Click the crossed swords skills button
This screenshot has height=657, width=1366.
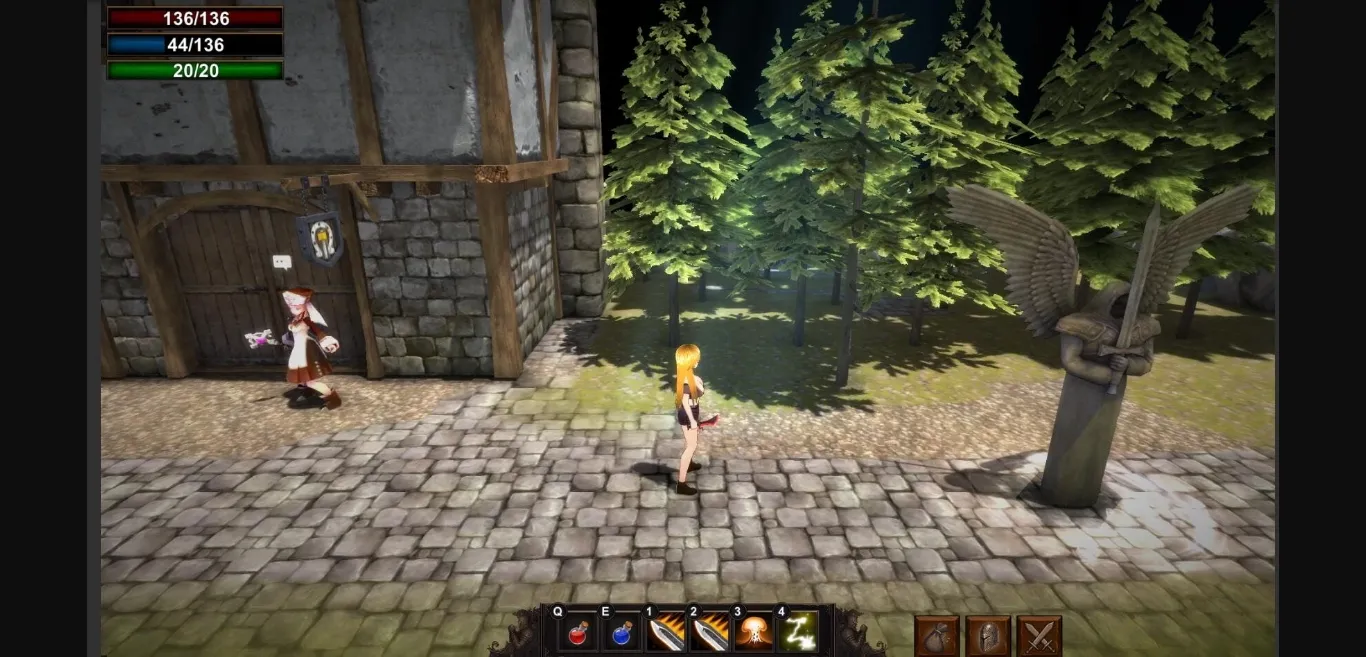(x=1039, y=636)
